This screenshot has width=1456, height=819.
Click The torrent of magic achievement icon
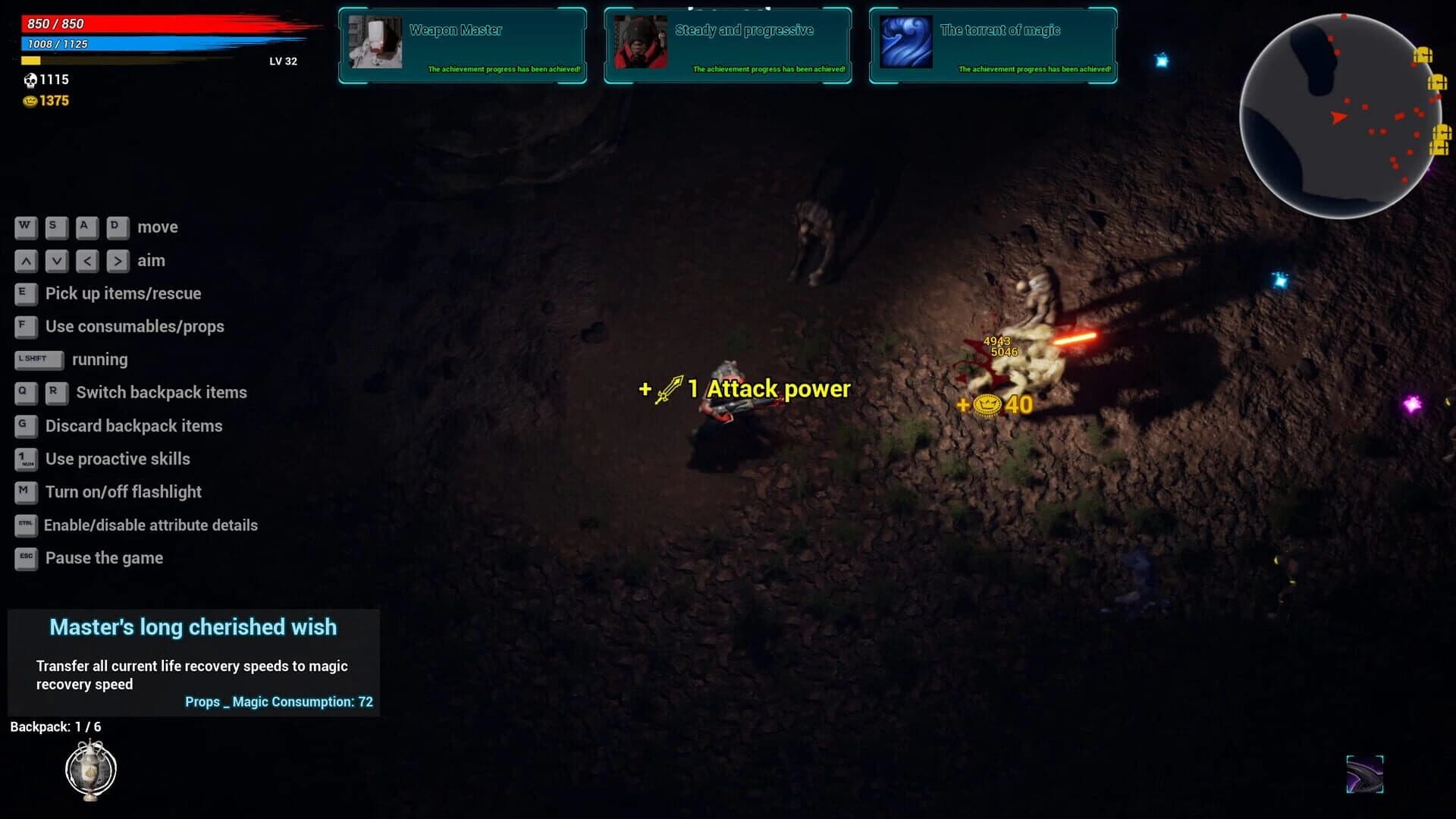click(905, 42)
